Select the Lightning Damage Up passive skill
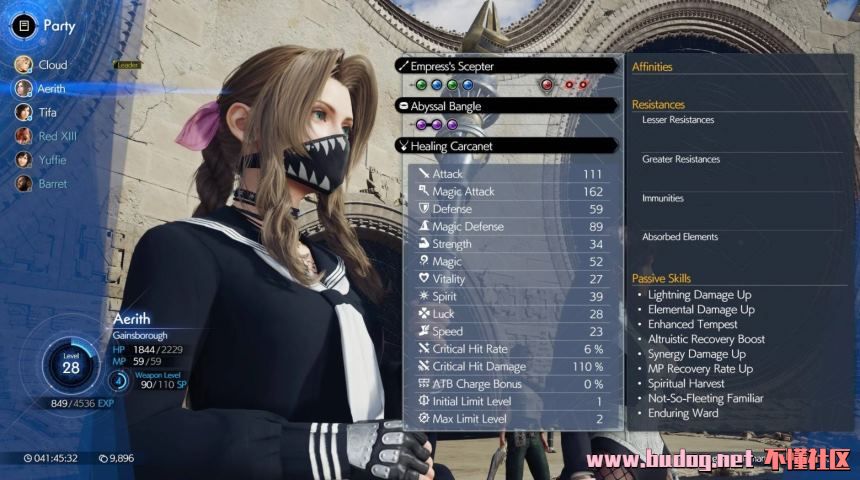The image size is (860, 480). coord(699,295)
